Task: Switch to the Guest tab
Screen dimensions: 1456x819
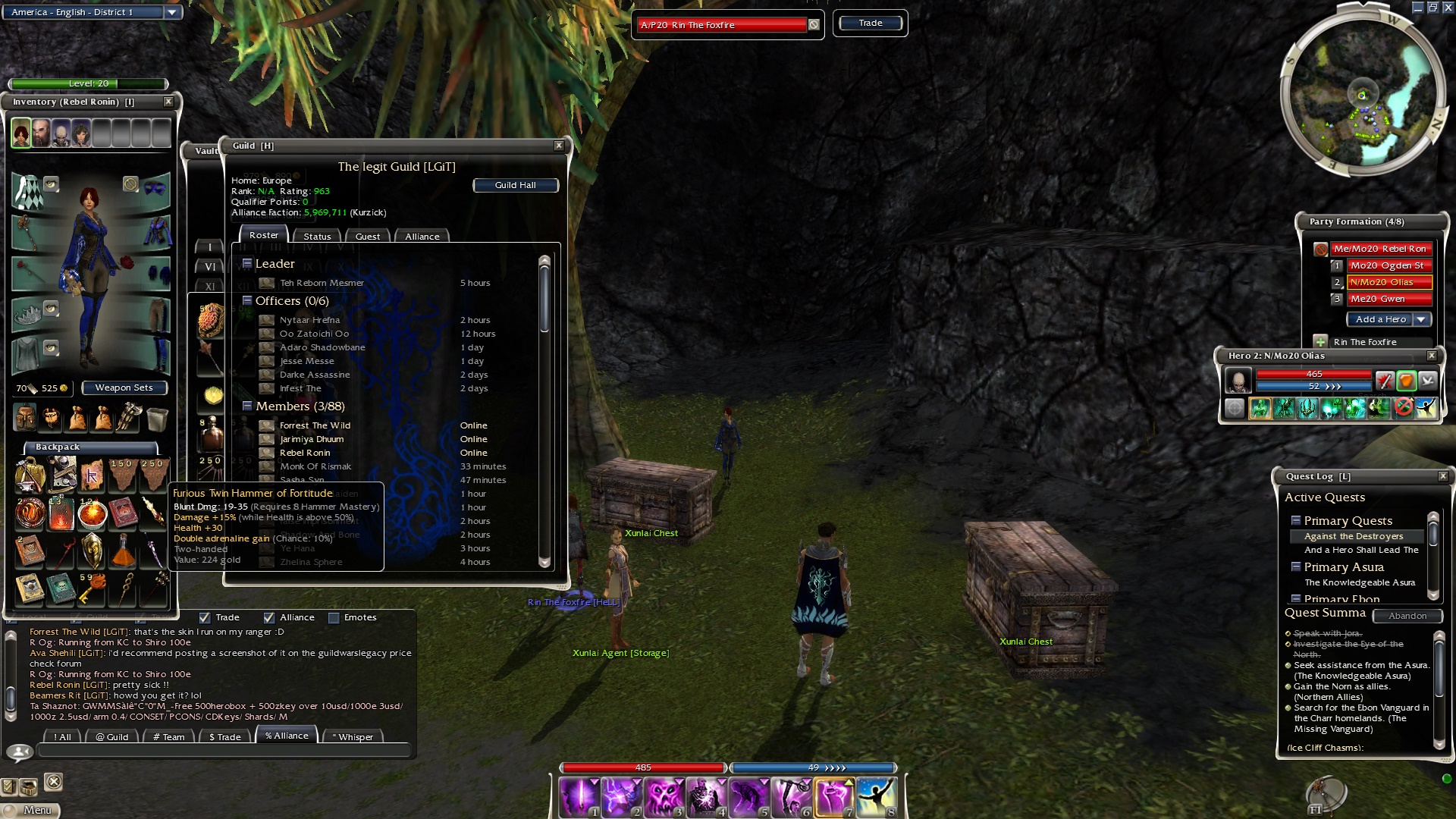Action: (368, 237)
